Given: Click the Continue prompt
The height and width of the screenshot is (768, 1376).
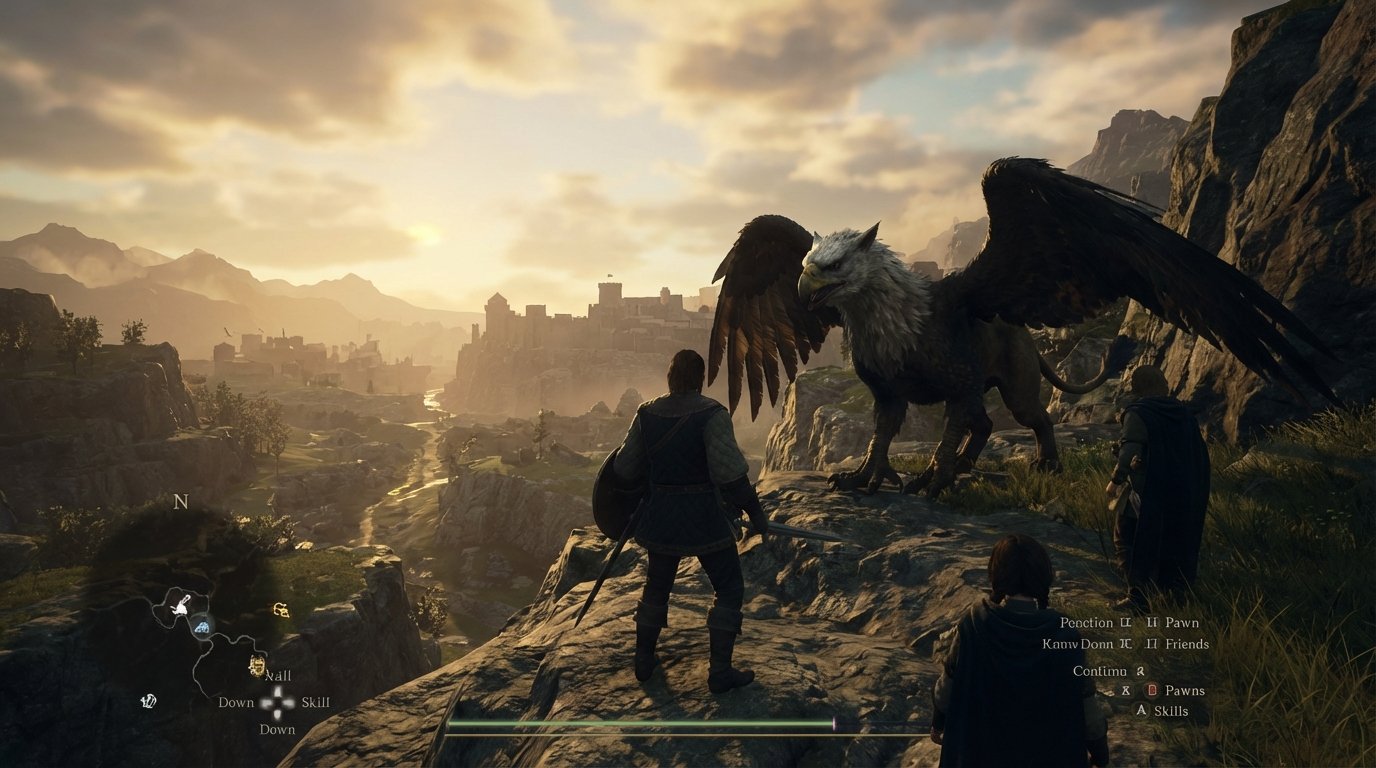Looking at the screenshot, I should pos(1099,671).
